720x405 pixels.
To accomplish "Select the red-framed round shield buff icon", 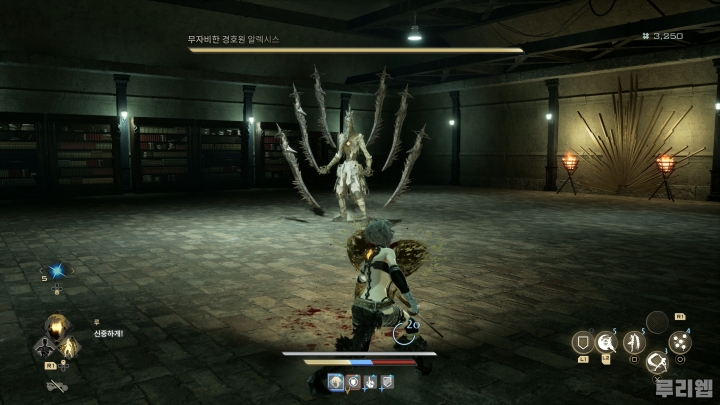I will pyautogui.click(x=353, y=381).
